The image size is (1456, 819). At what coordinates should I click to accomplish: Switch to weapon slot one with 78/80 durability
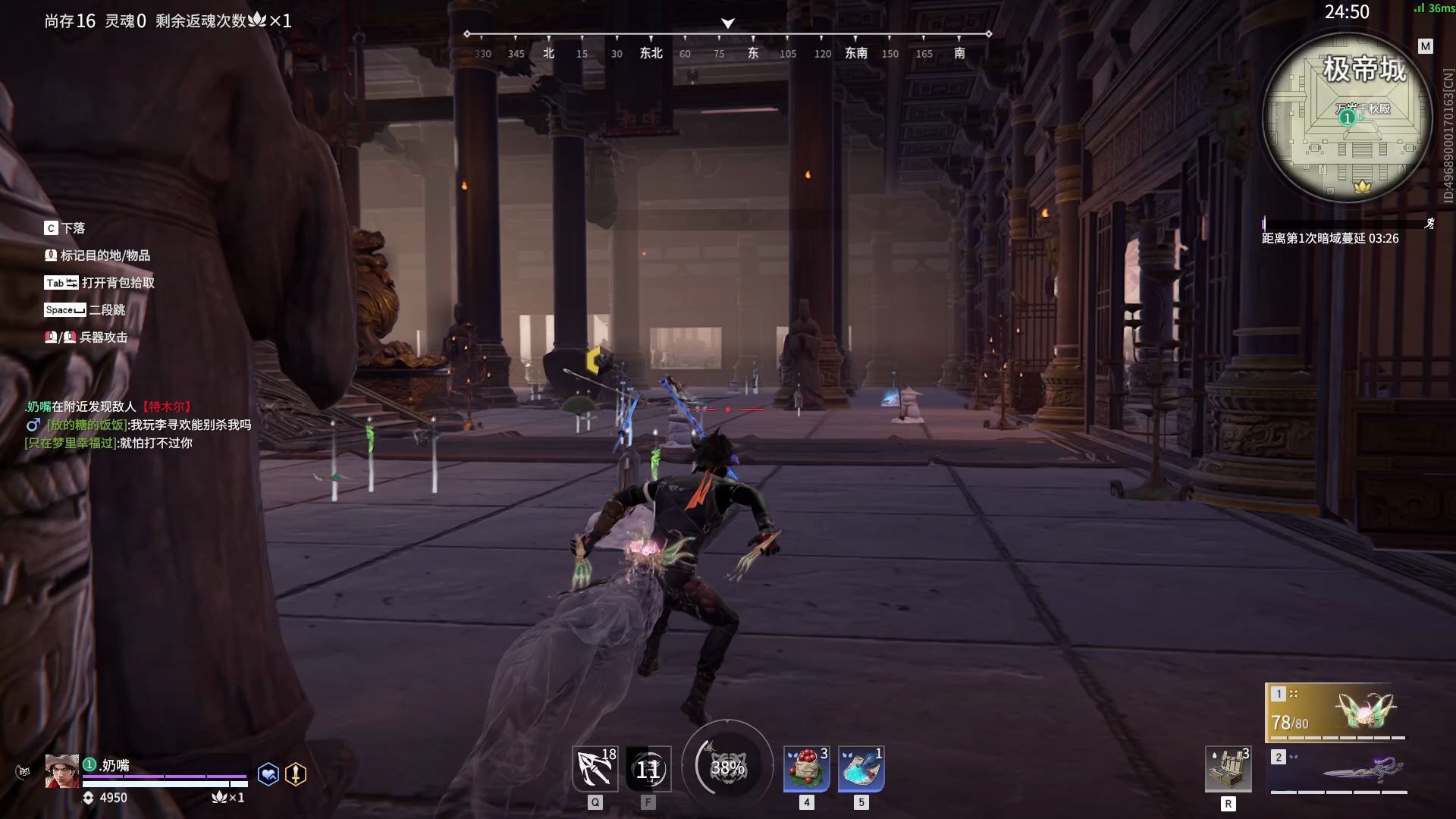pyautogui.click(x=1337, y=713)
